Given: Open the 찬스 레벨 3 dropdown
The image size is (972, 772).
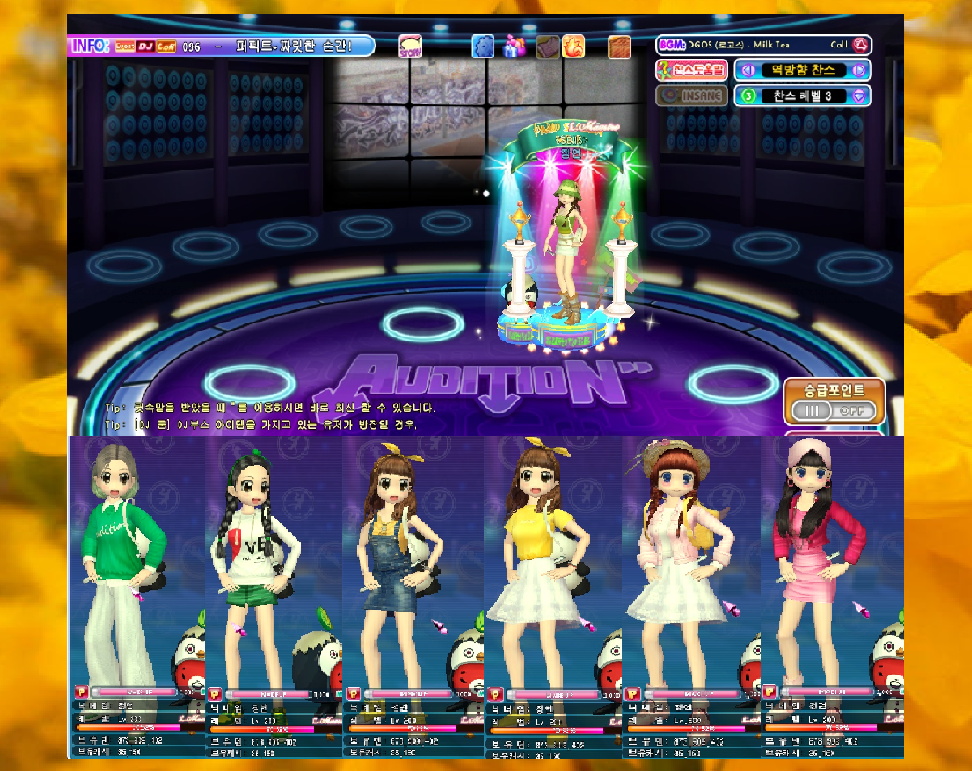Looking at the screenshot, I should point(858,96).
